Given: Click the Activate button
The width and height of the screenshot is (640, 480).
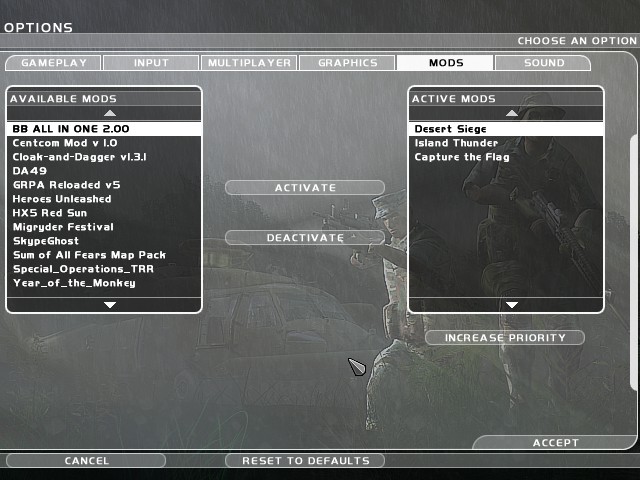Looking at the screenshot, I should pos(305,188).
